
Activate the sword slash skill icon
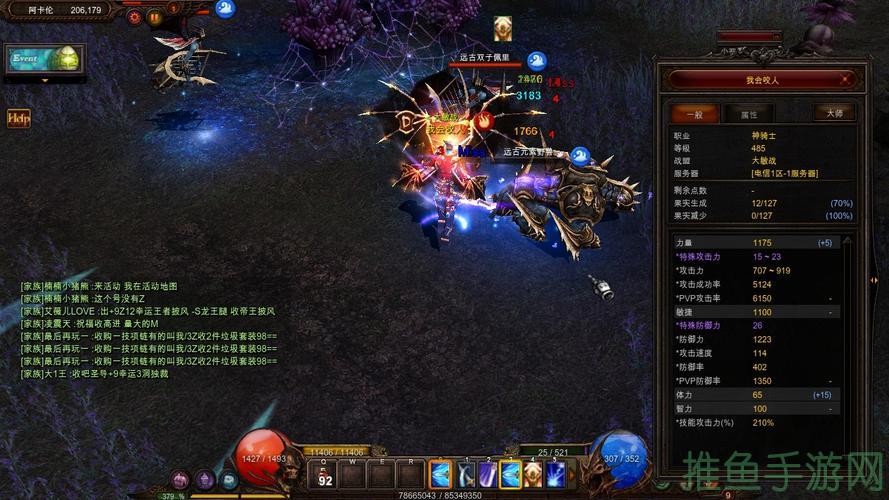pos(465,474)
